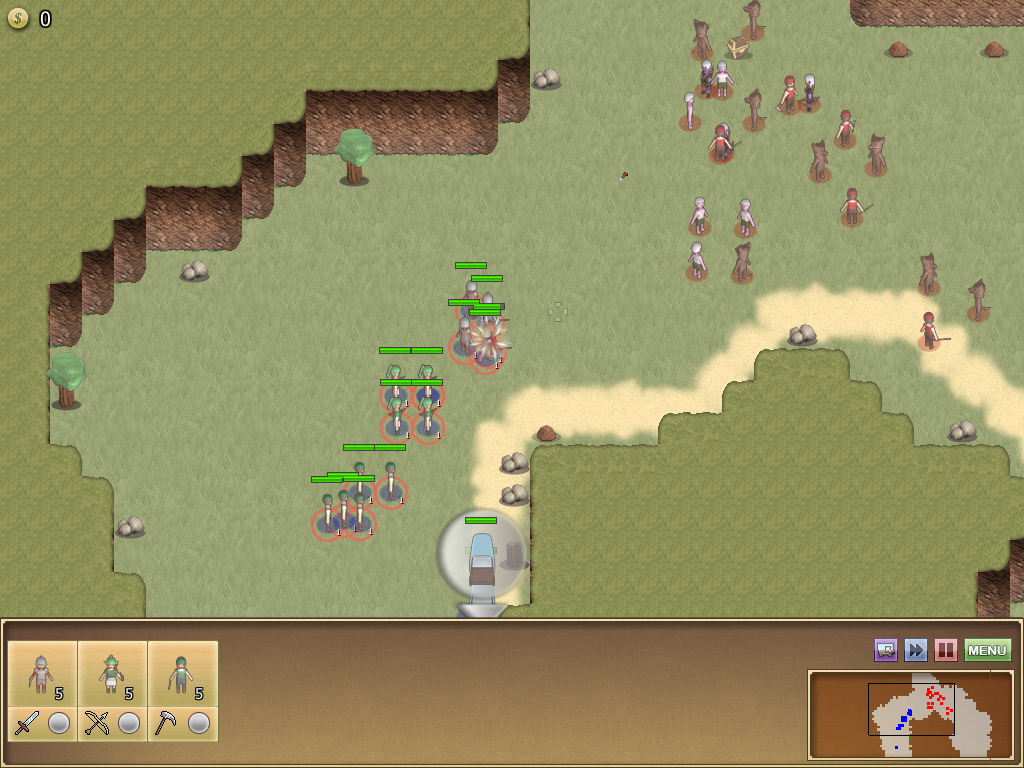Image resolution: width=1024 pixels, height=768 pixels.
Task: Select the swordsman unit group card
Action: [x=42, y=674]
